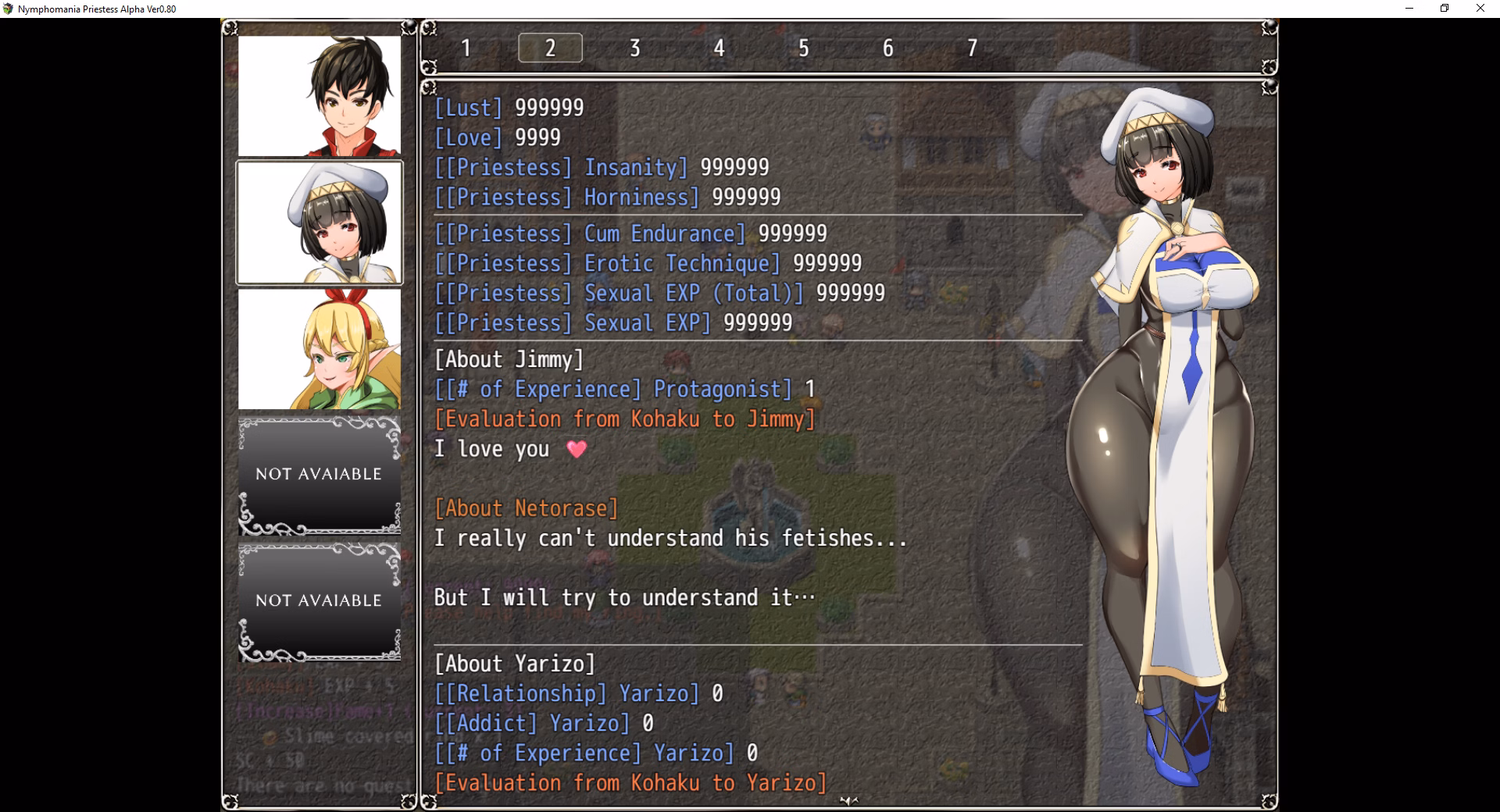Open page tab 3
The image size is (1500, 812).
(x=634, y=48)
